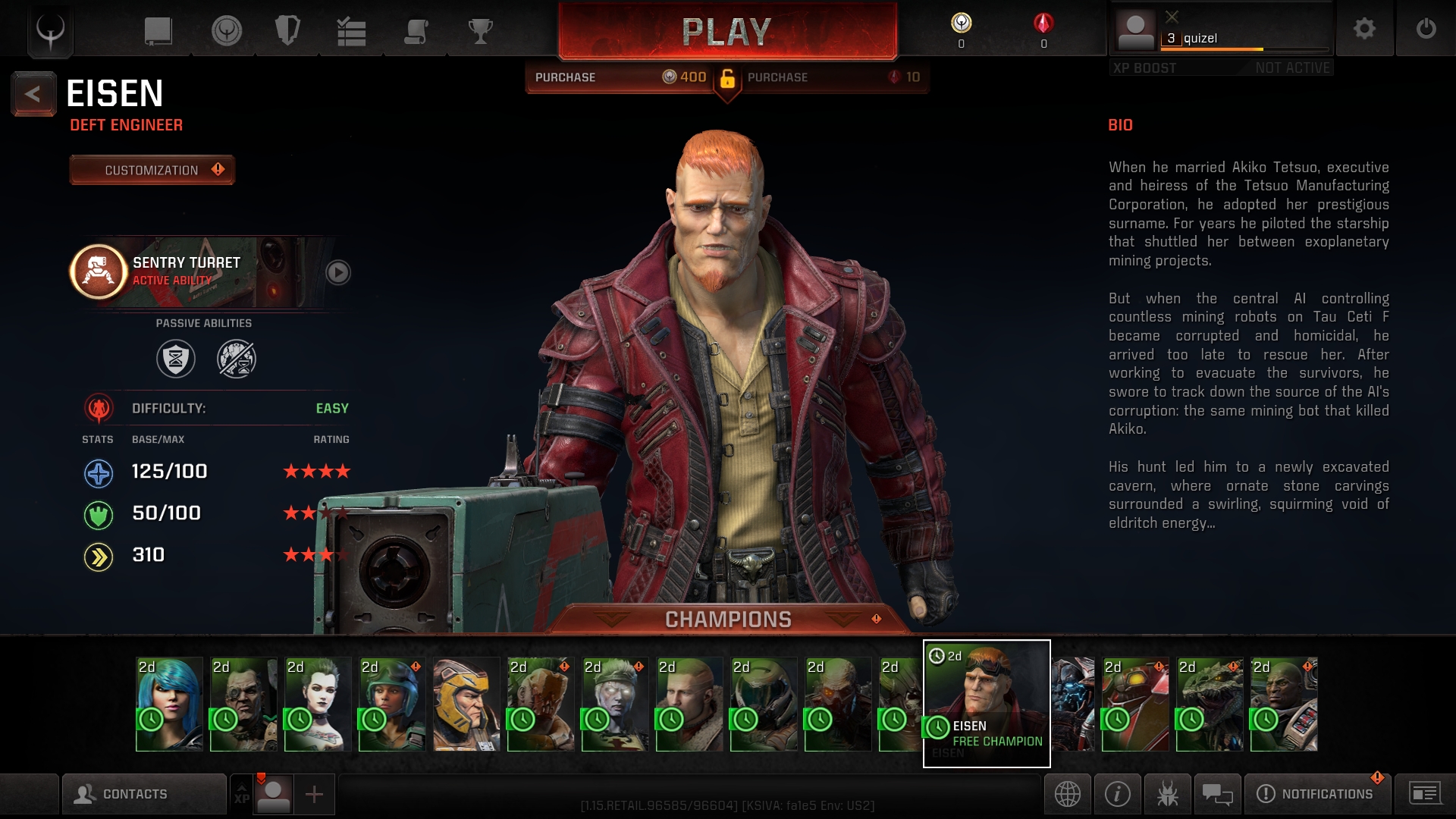Open the chat bubbles icon

pyautogui.click(x=1217, y=794)
